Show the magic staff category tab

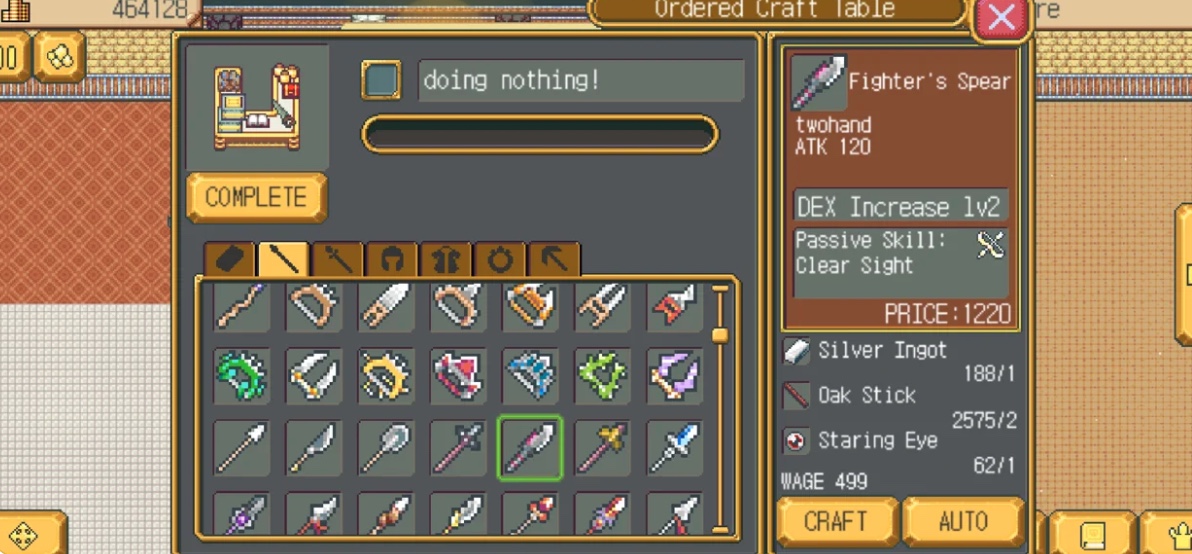(338, 260)
